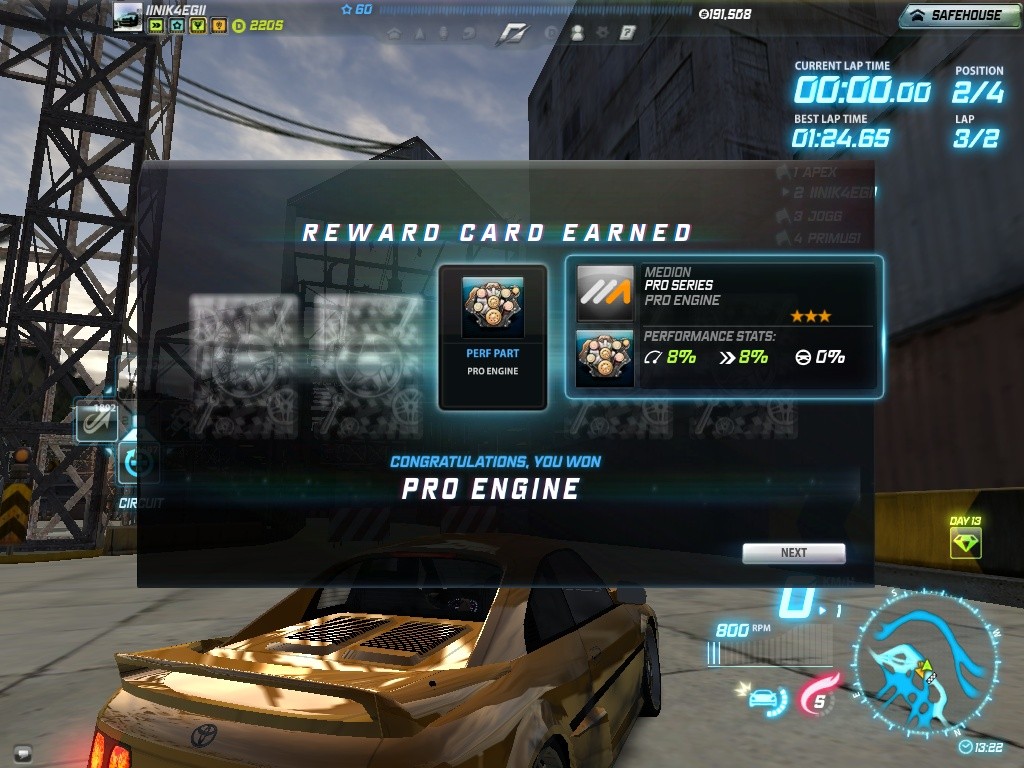Click the home icon in top bar

pyautogui.click(x=394, y=33)
